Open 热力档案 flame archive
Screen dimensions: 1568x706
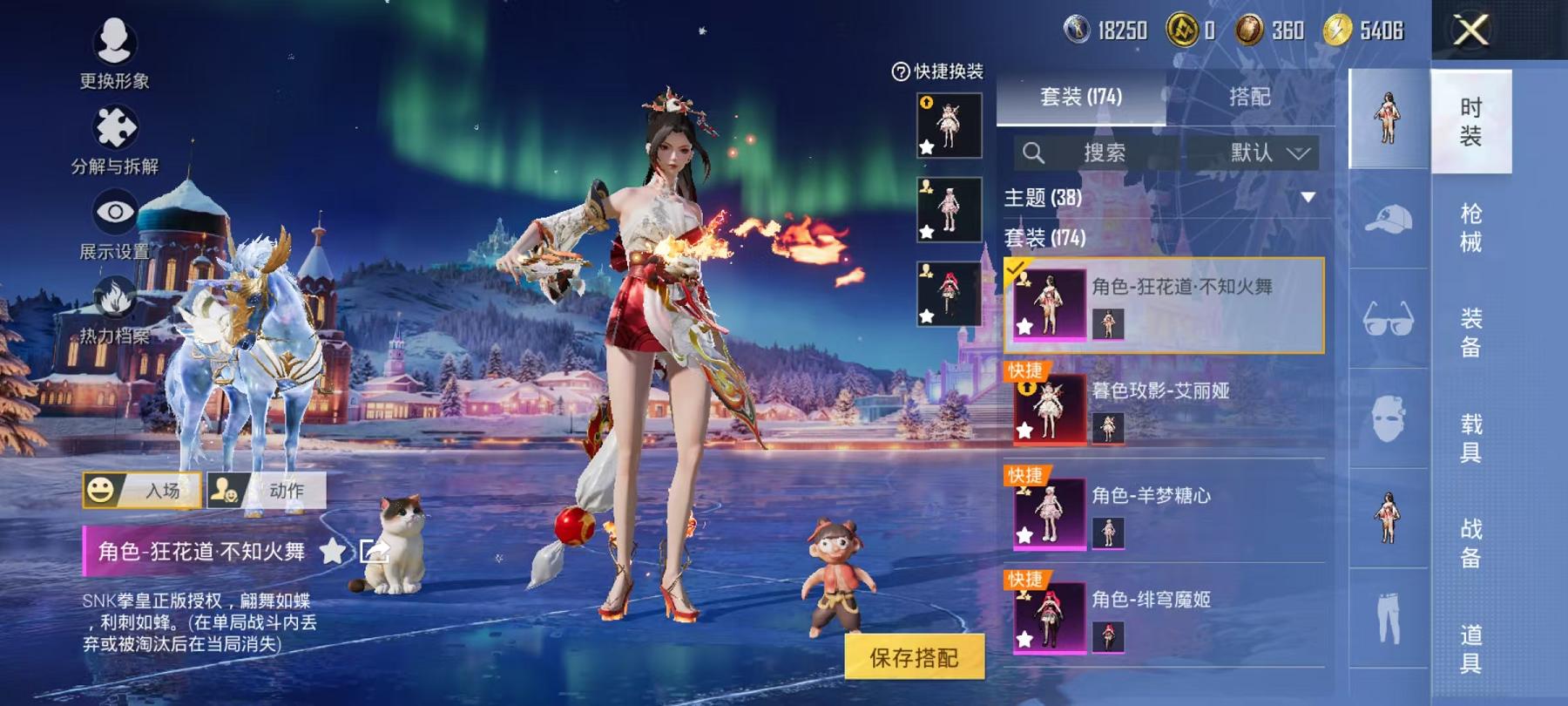coord(114,310)
